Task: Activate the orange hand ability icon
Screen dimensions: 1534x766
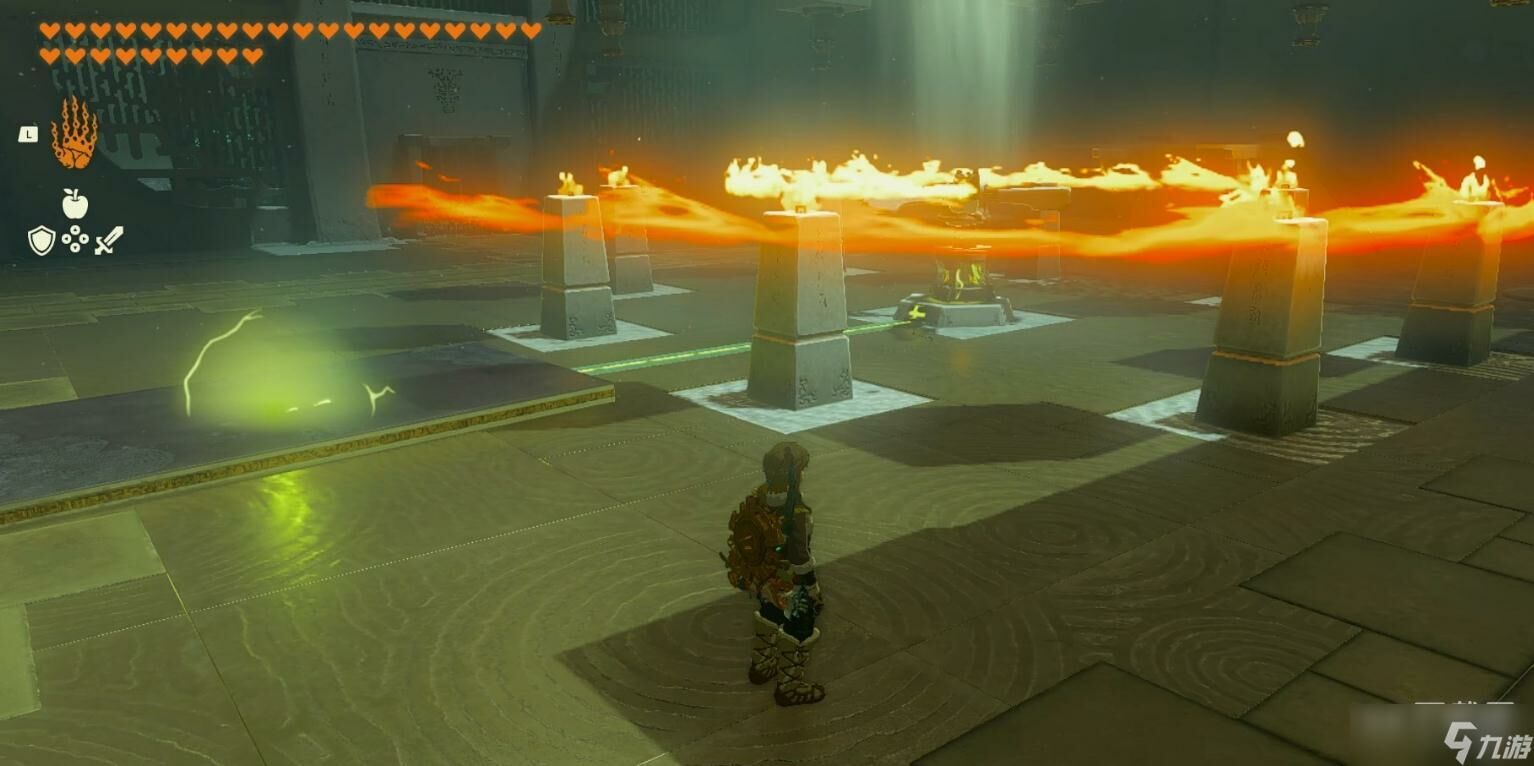Action: click(74, 134)
